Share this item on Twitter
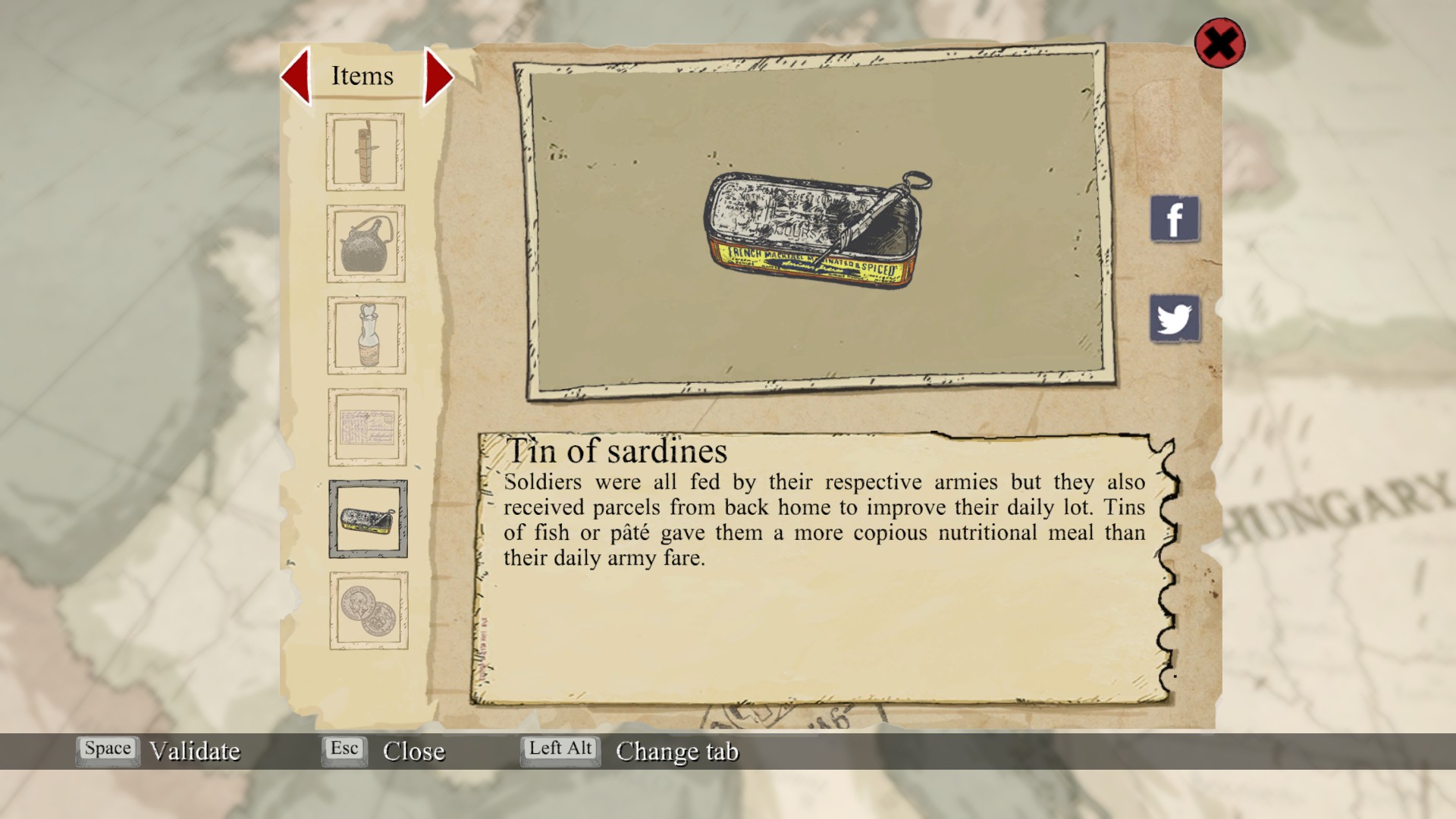Image resolution: width=1456 pixels, height=819 pixels. click(1175, 318)
